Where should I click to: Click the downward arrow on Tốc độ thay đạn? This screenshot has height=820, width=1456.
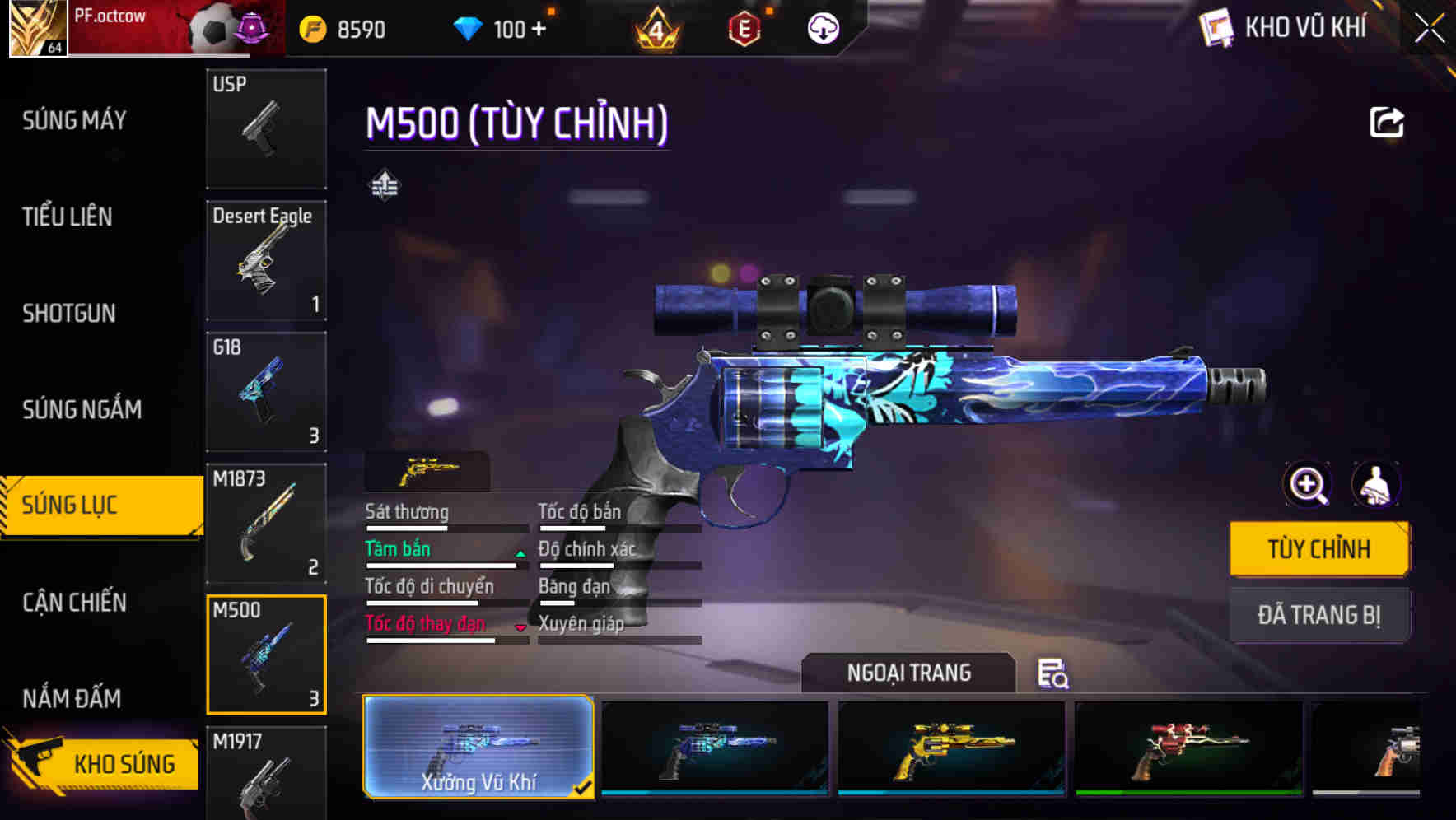coord(520,627)
